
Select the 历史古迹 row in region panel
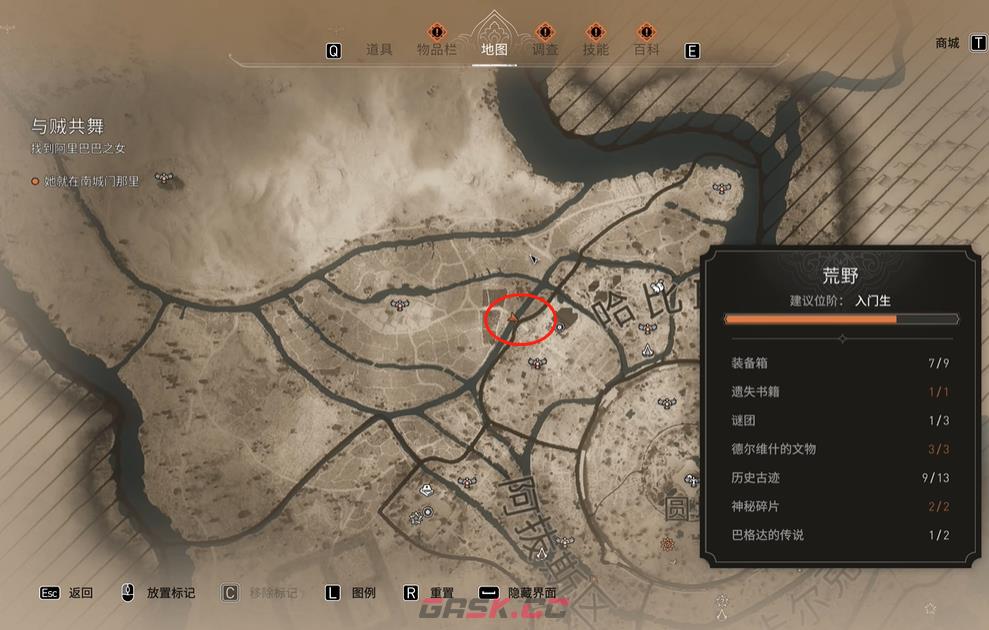coord(841,478)
